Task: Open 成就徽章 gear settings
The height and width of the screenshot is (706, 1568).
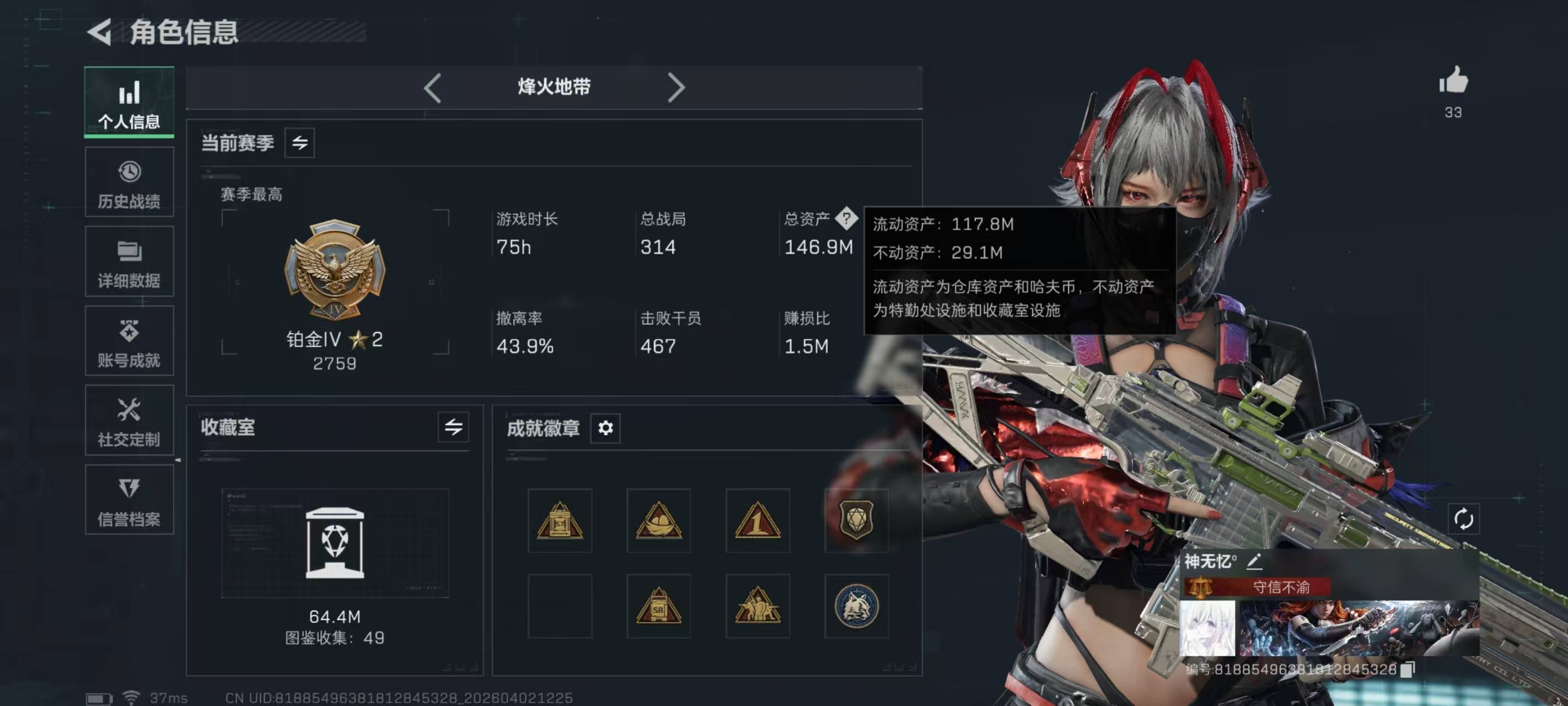Action: [605, 428]
